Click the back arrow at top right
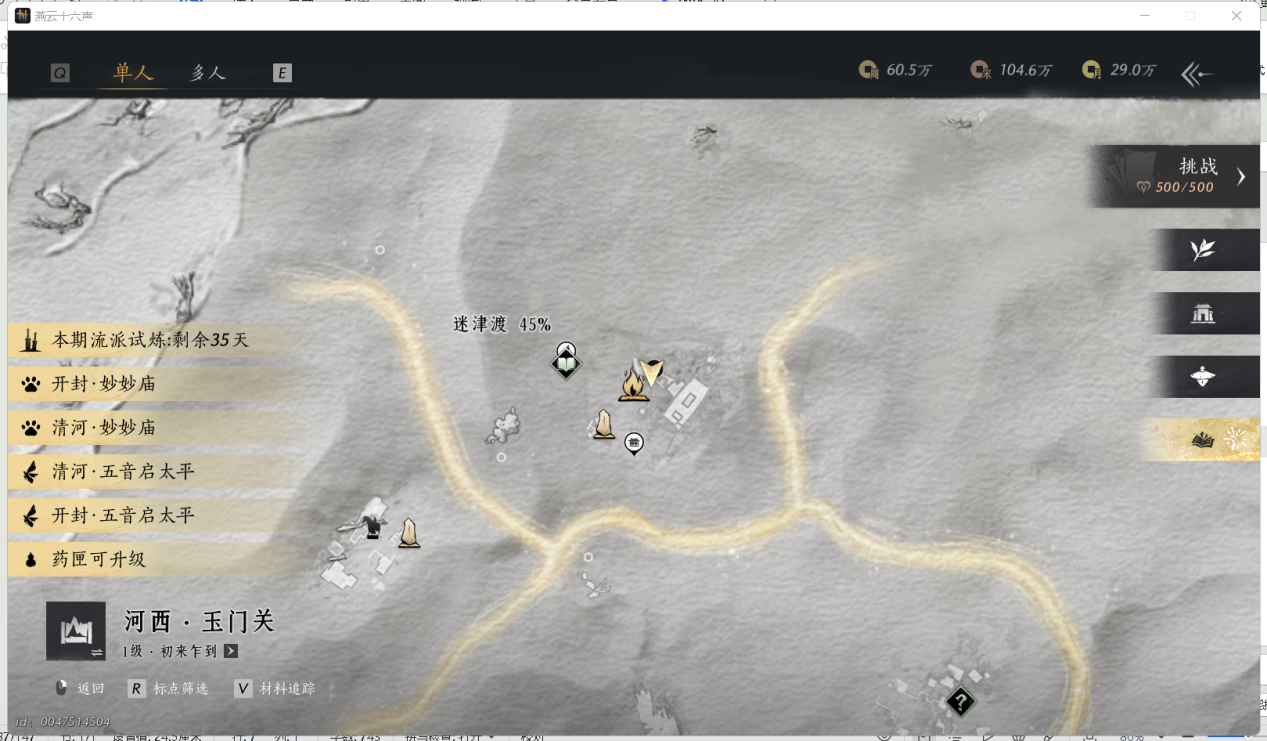Viewport: 1267px width, 741px height. 1198,73
